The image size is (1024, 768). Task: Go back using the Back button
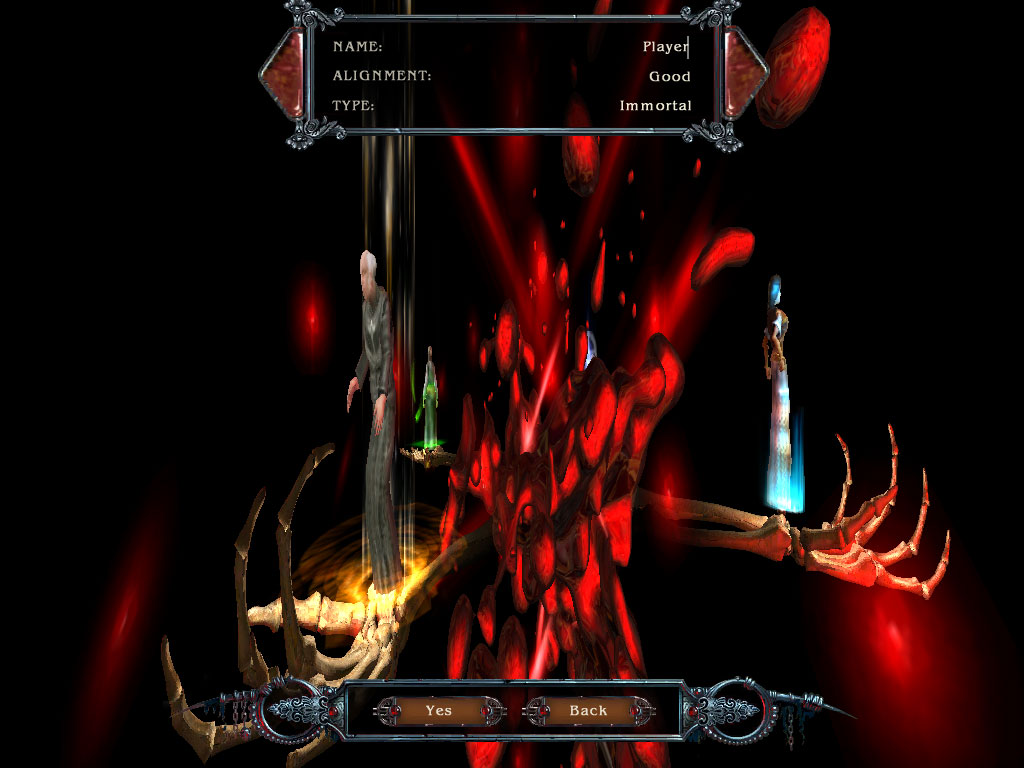[588, 710]
